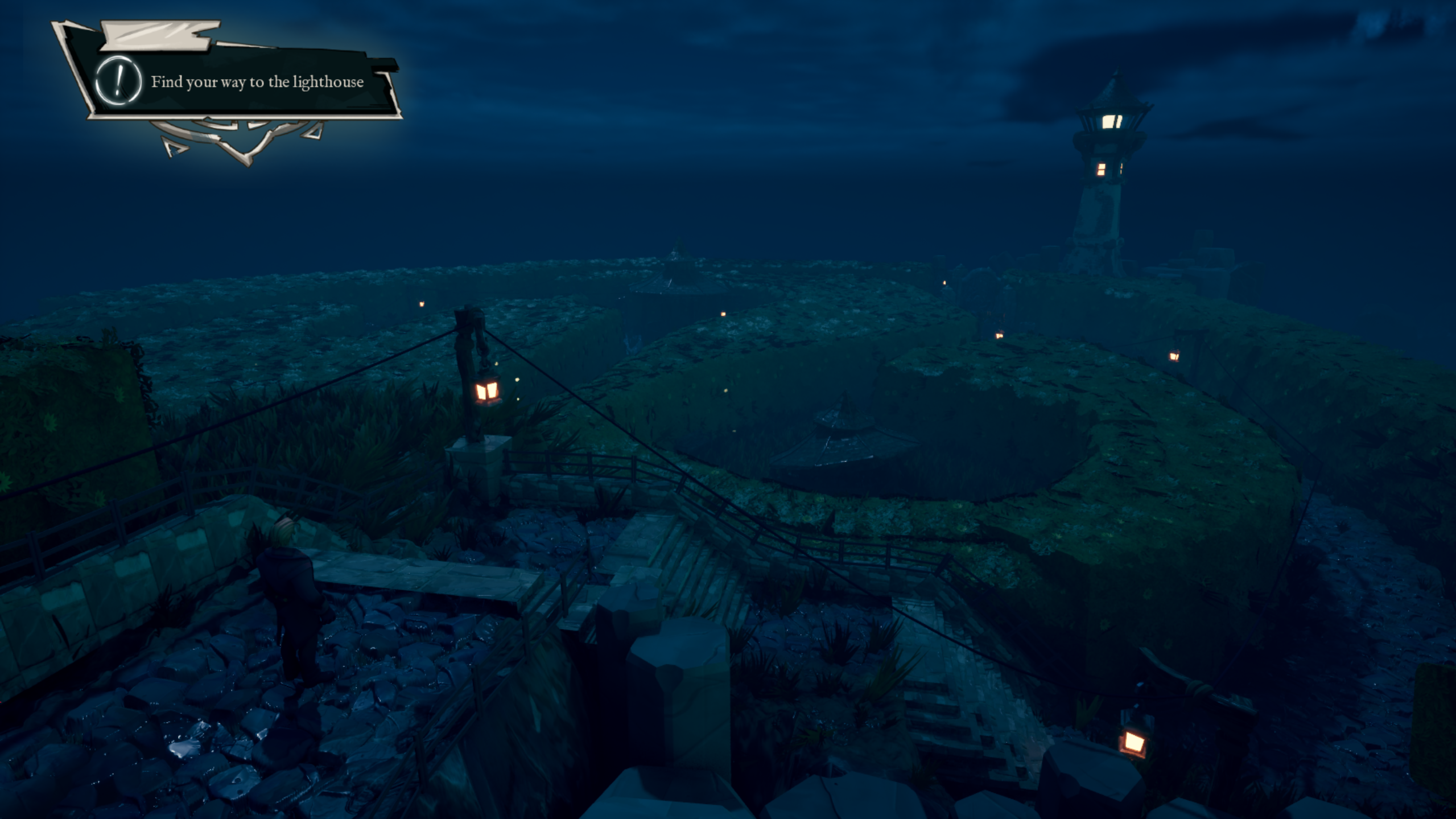Image resolution: width=1456 pixels, height=819 pixels.
Task: Open the 'Find your way to the lighthouse' objective
Action: coord(257,83)
